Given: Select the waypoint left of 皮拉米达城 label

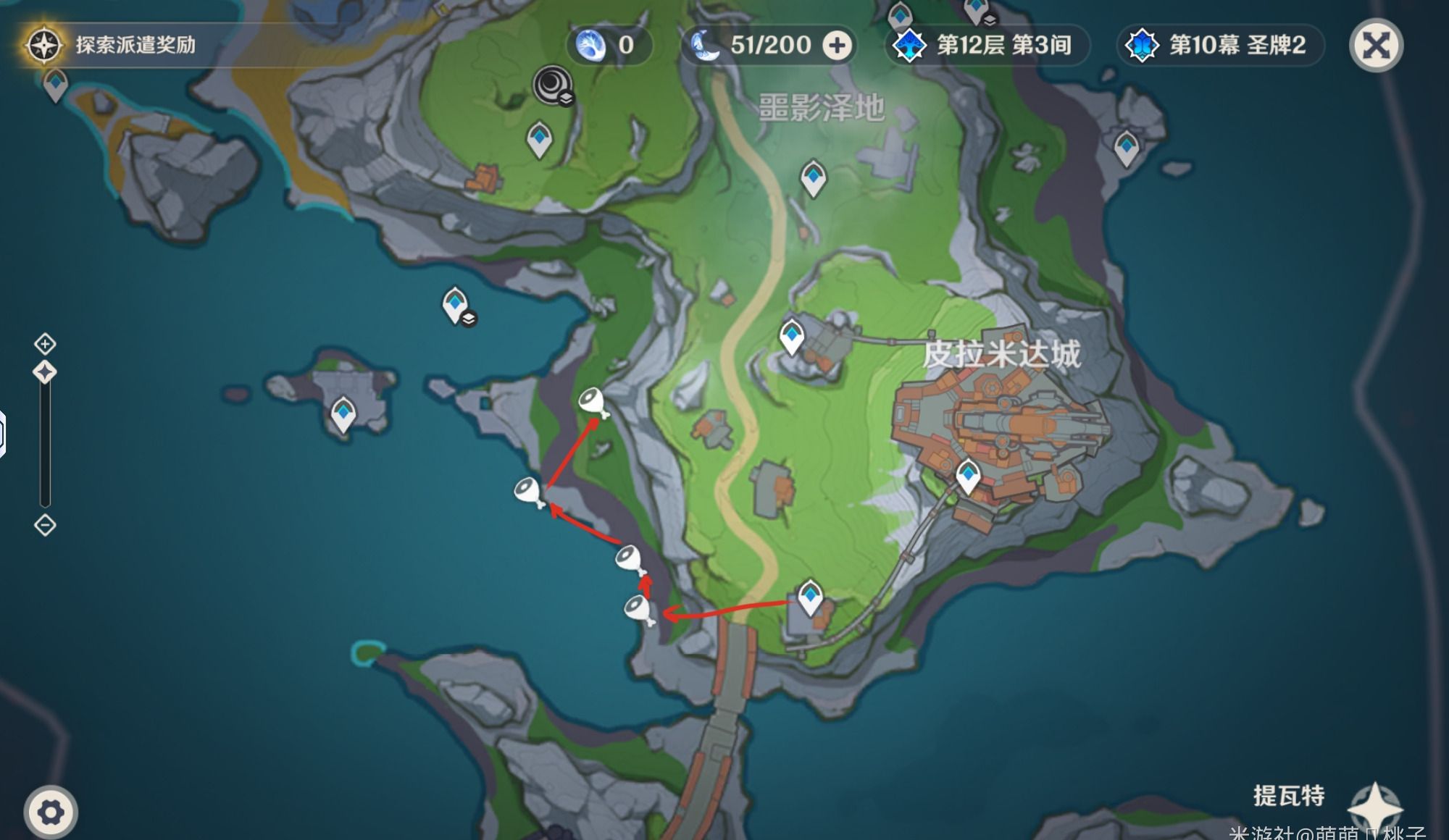Looking at the screenshot, I should 791,336.
